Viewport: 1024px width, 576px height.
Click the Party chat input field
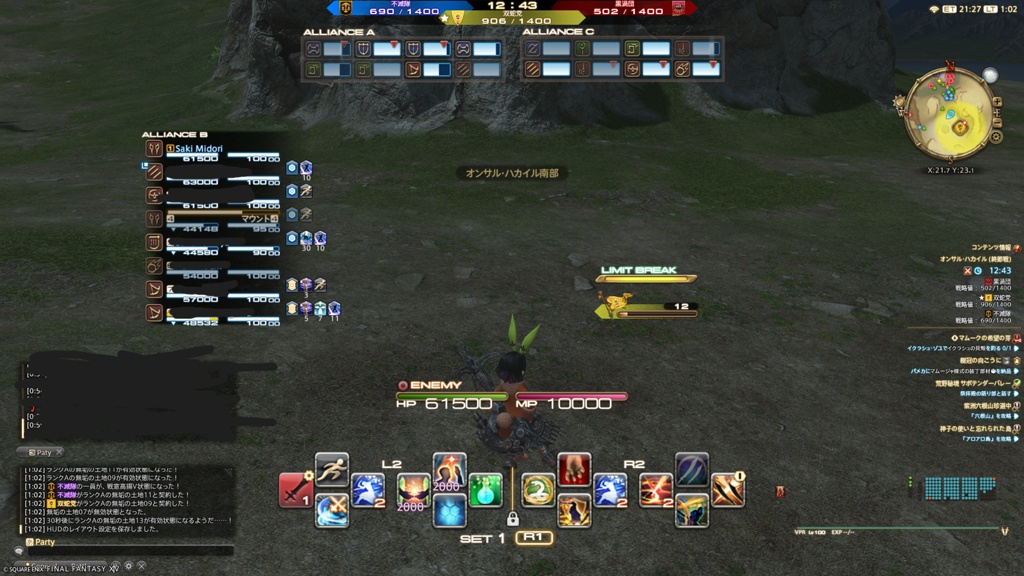point(130,550)
